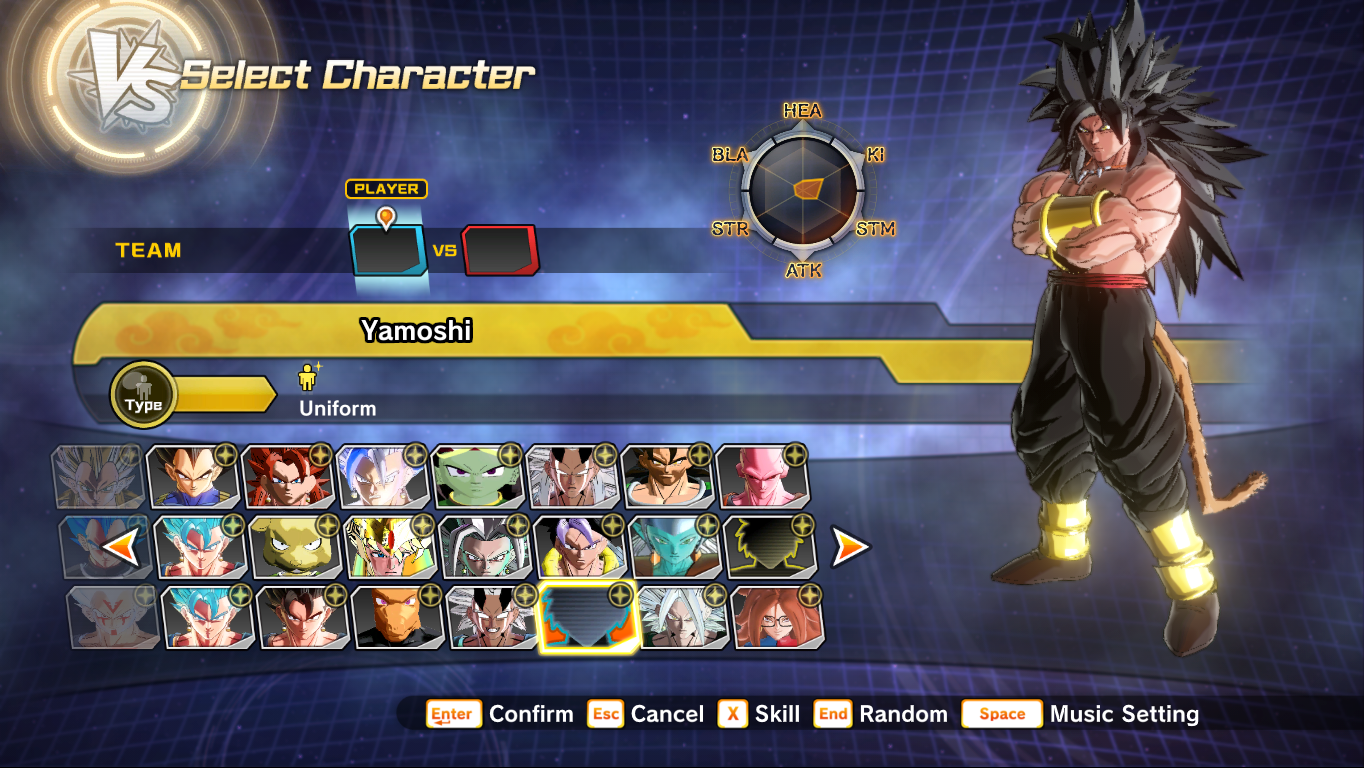Select the highlighted empty character slot
1364x768 pixels.
[x=586, y=619]
